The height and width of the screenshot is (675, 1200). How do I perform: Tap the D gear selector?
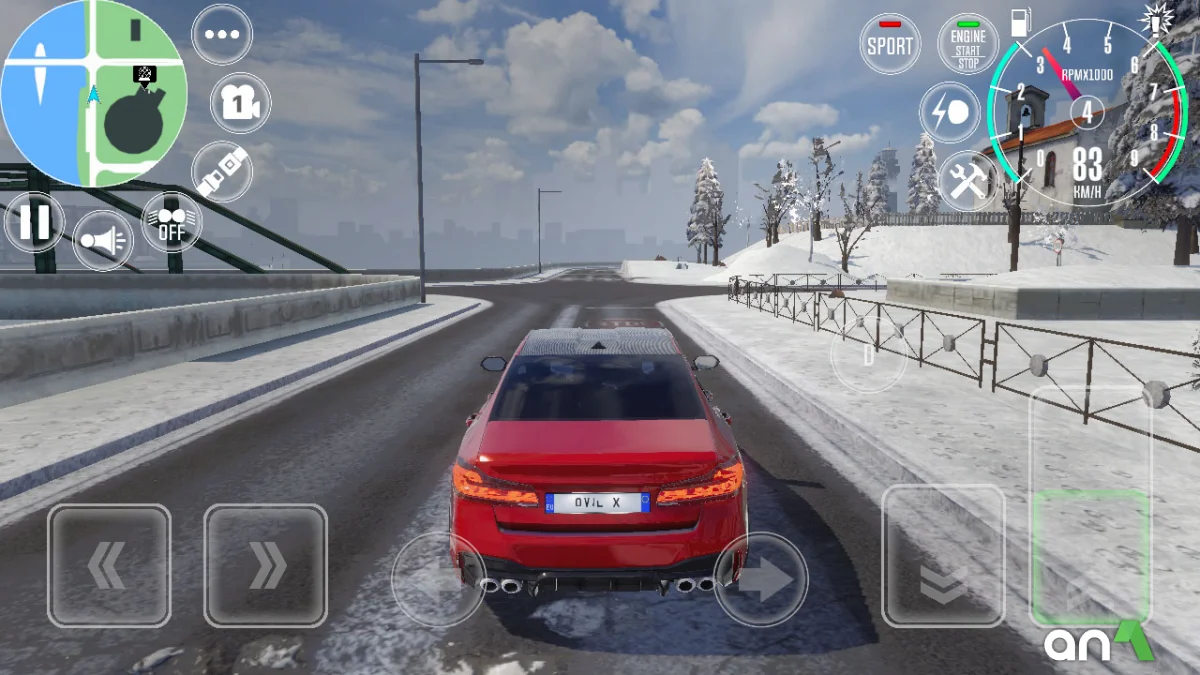[x=868, y=355]
